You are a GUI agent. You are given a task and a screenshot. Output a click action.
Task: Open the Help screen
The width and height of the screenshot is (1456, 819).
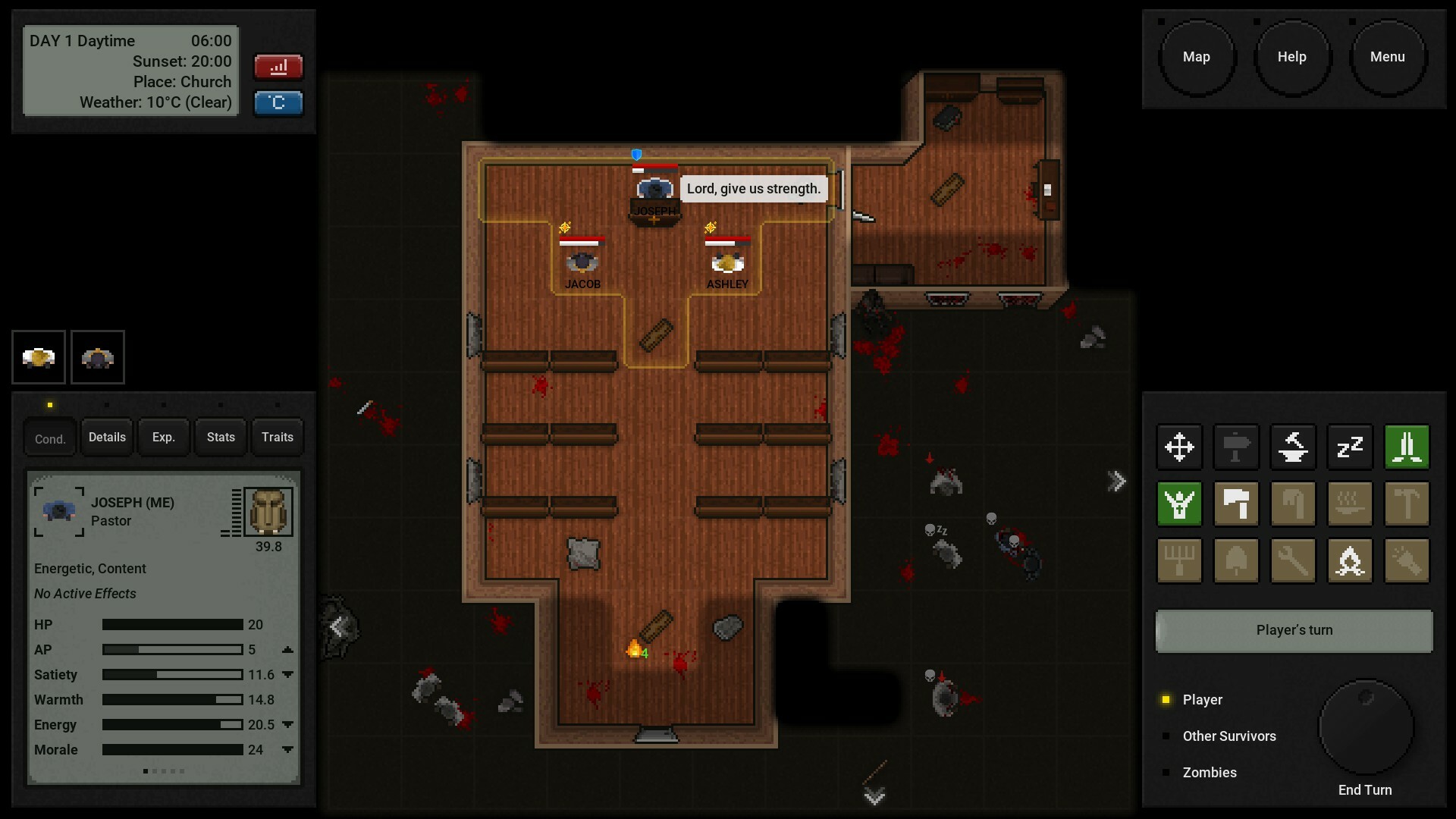coord(1293,56)
